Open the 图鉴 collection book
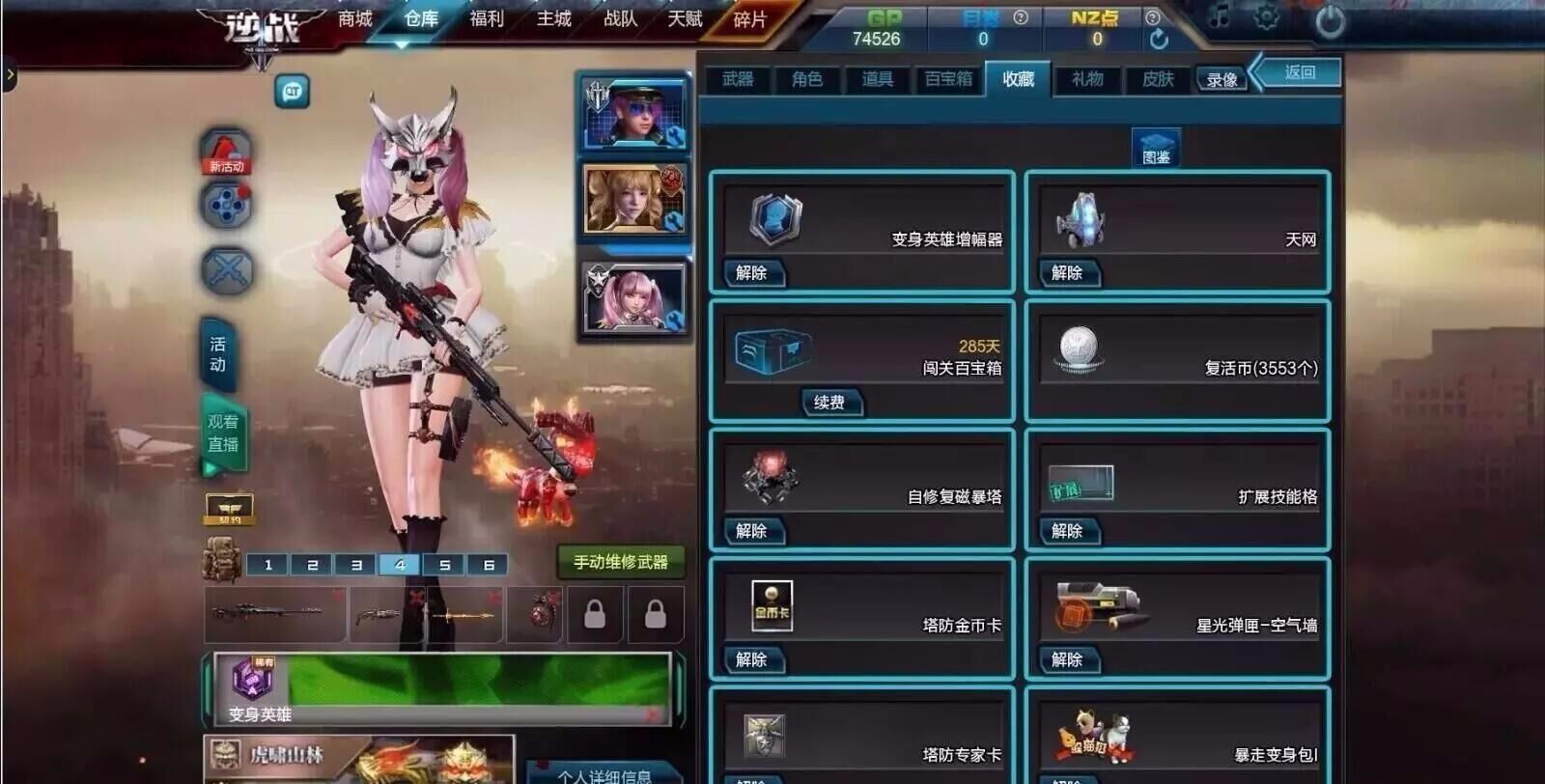The height and width of the screenshot is (784, 1545). (1156, 148)
